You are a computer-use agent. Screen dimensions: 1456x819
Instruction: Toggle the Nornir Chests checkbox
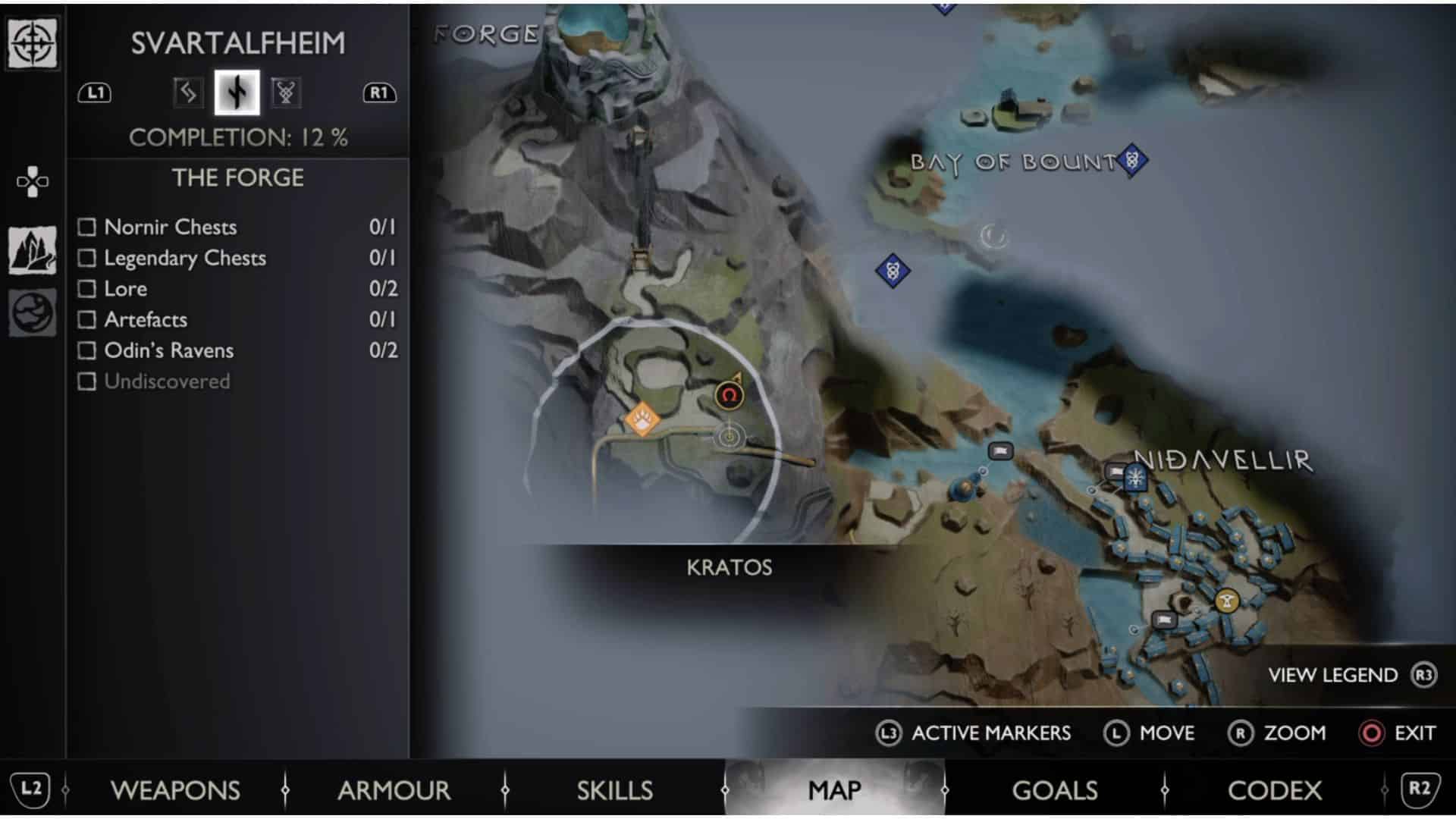click(87, 227)
